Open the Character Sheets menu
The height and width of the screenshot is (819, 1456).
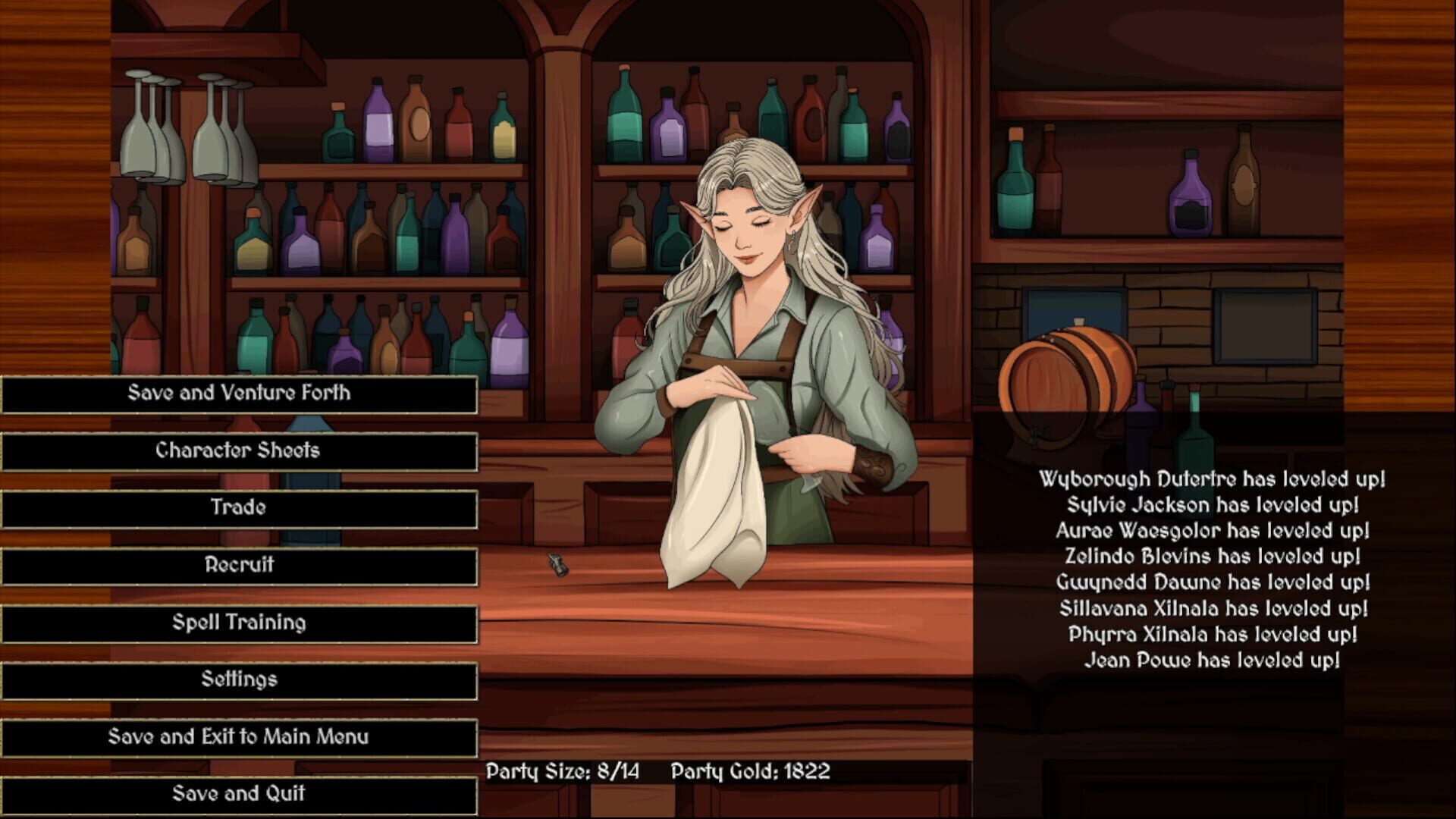pos(238,450)
